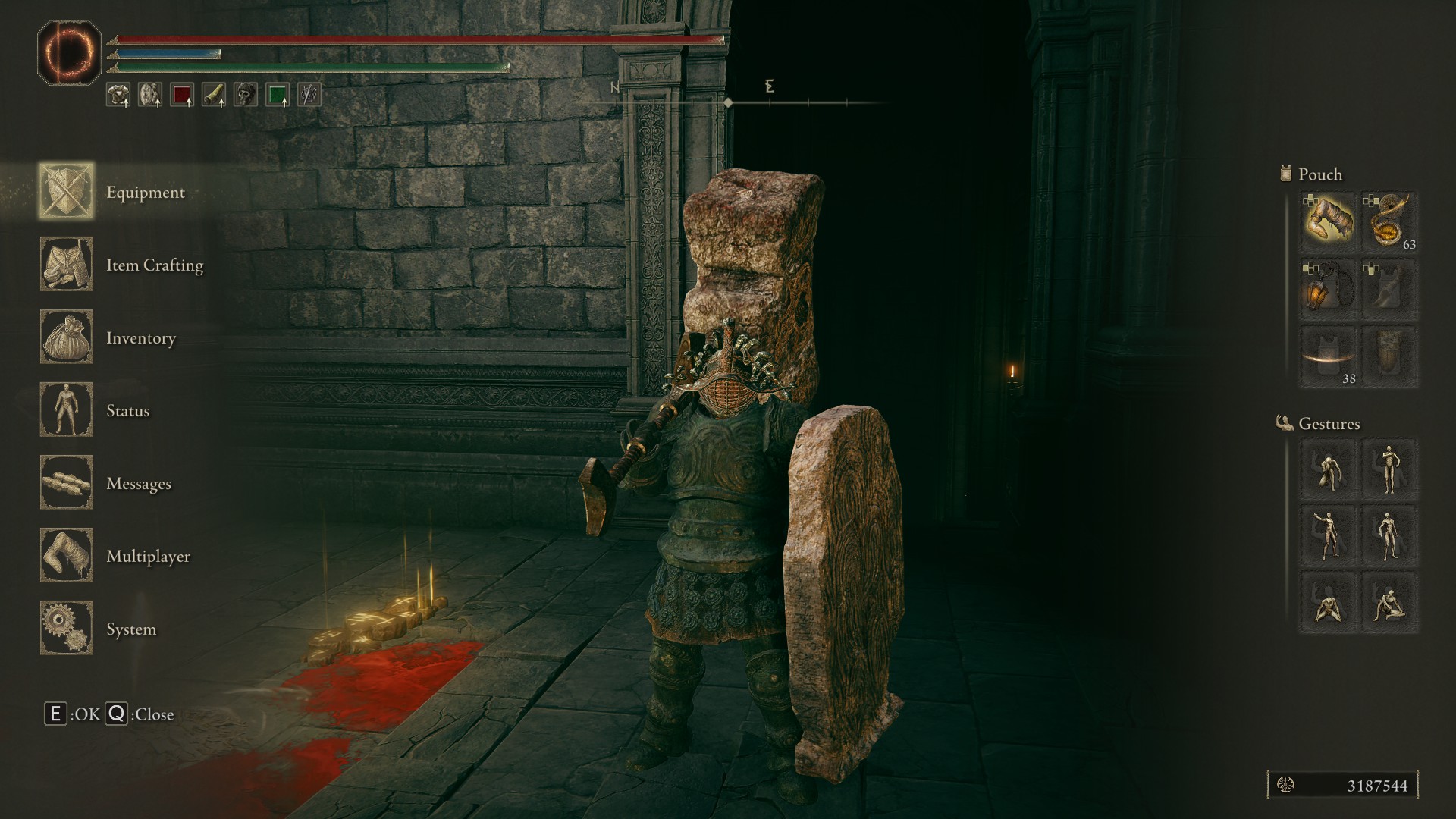Click the chest armor buff status icon
The height and width of the screenshot is (819, 1456).
coord(118,95)
